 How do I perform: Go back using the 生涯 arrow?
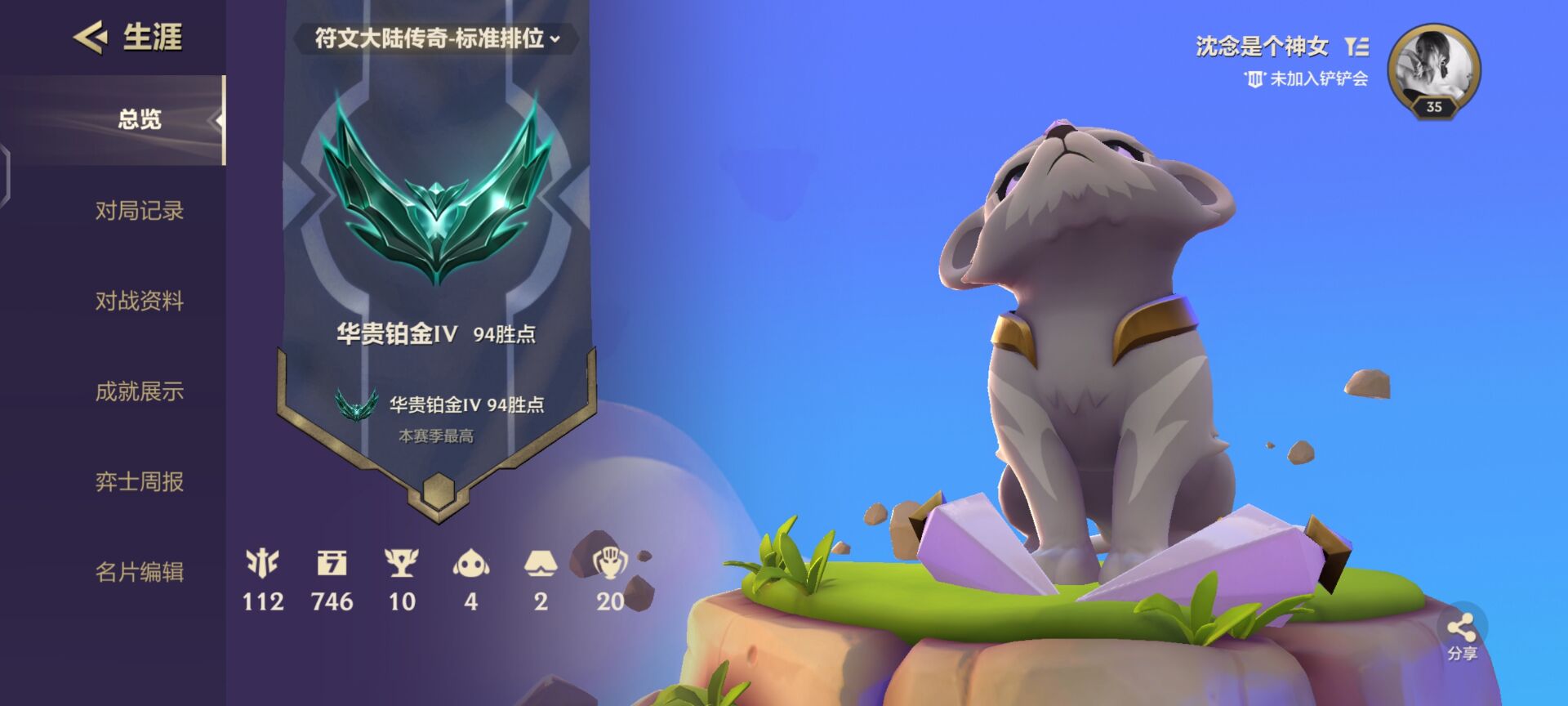(x=91, y=38)
